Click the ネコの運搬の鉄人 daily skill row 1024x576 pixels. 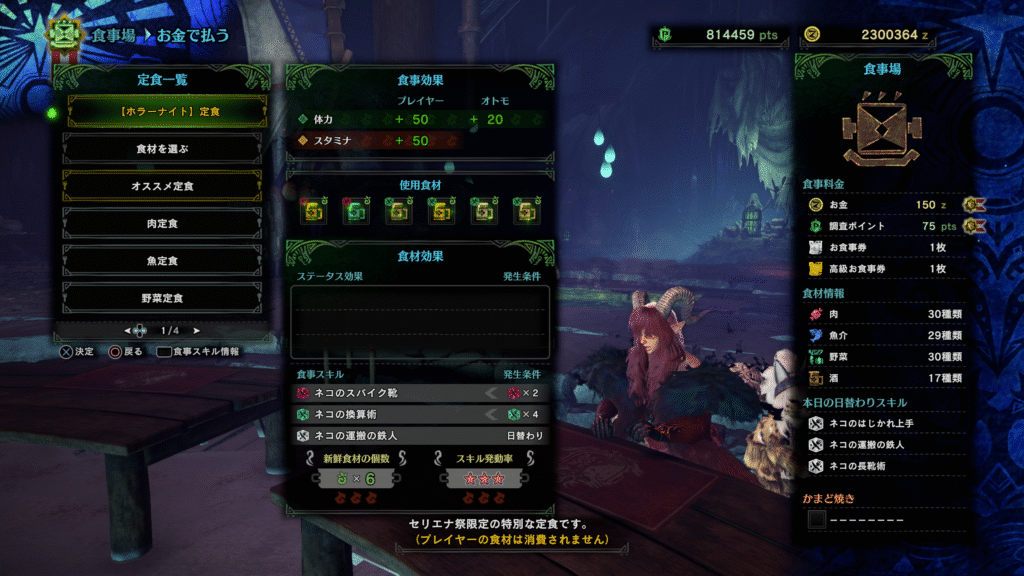(x=420, y=436)
